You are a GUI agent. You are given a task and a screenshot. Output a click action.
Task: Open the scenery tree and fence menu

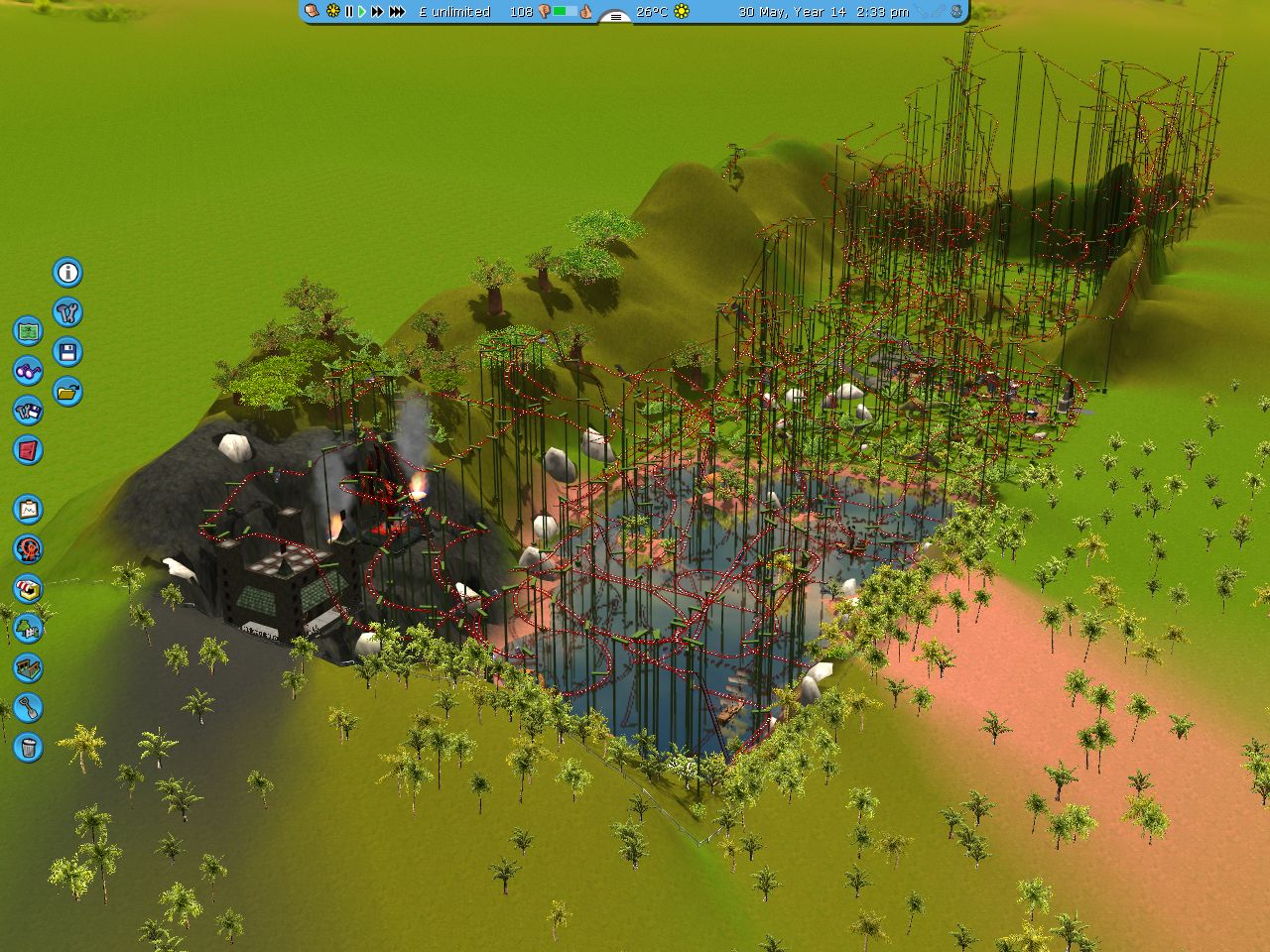click(28, 628)
